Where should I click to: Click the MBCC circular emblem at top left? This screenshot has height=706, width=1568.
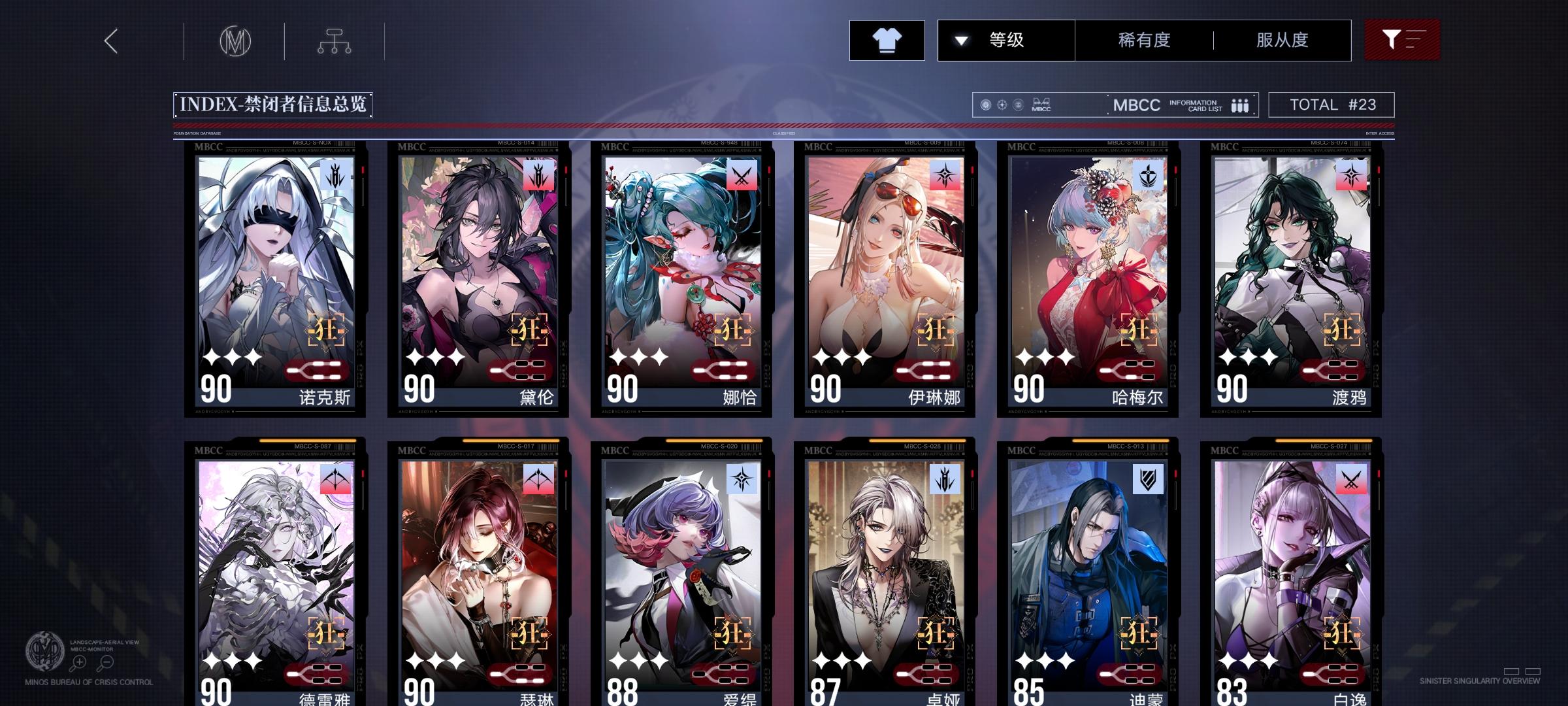point(235,40)
